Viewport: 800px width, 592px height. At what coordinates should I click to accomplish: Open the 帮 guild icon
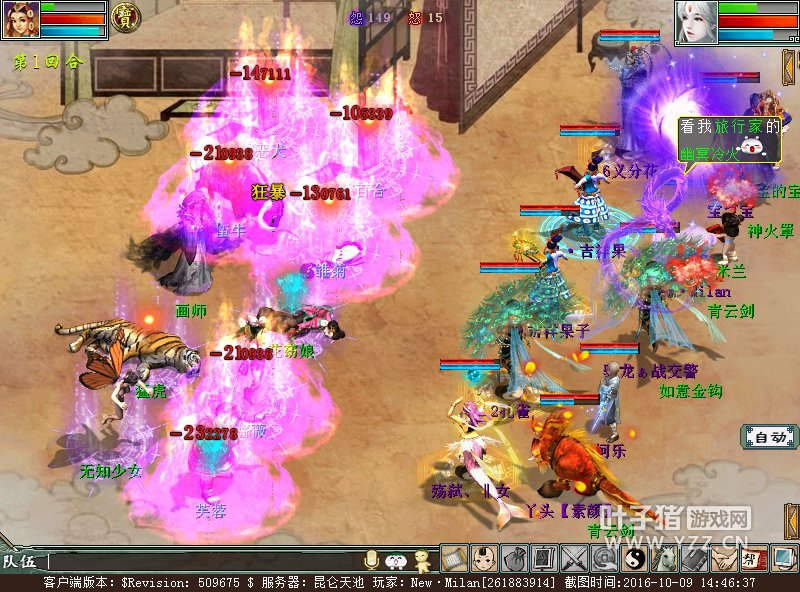click(754, 558)
